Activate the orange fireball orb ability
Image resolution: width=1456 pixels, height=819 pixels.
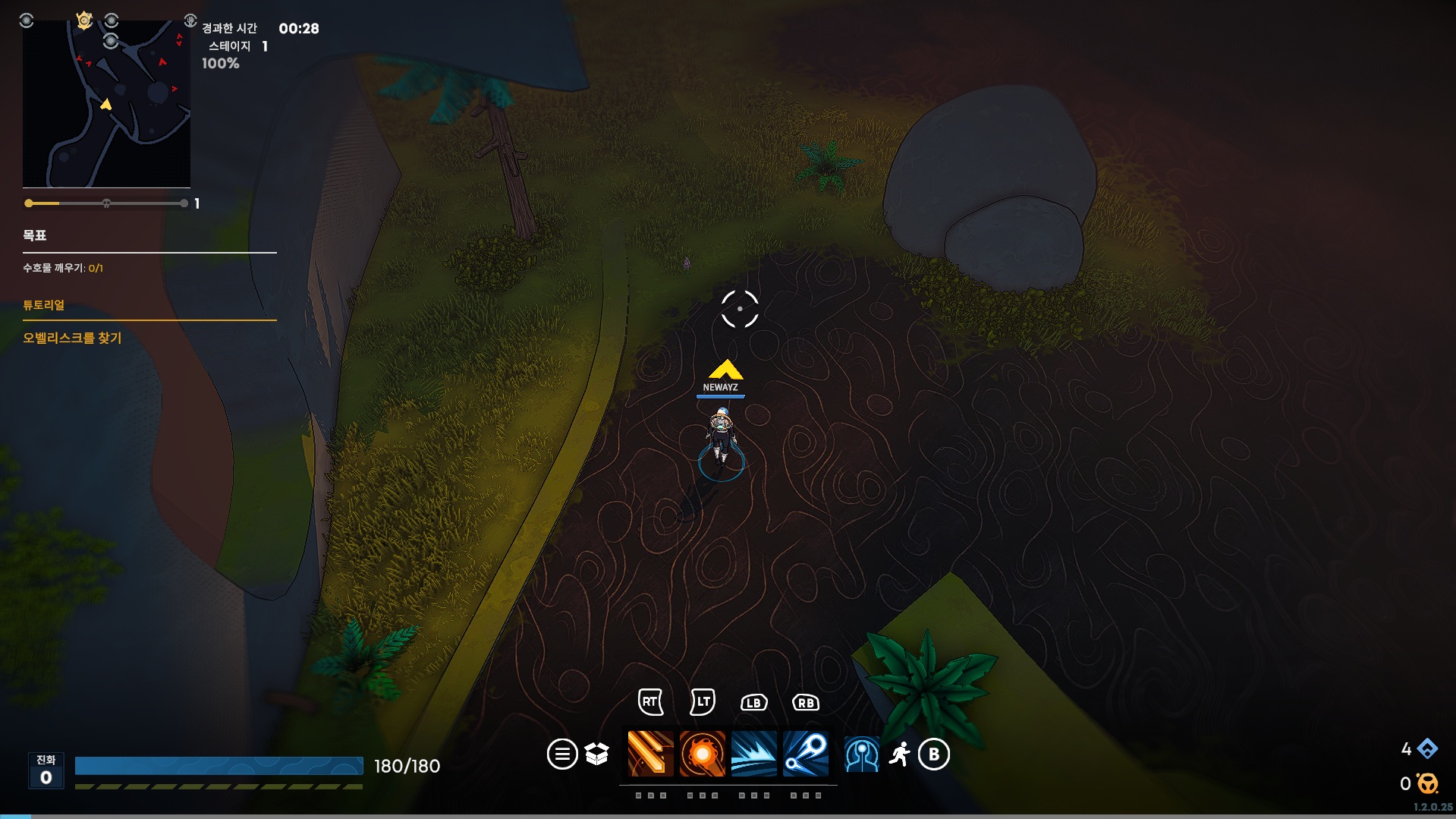[702, 754]
